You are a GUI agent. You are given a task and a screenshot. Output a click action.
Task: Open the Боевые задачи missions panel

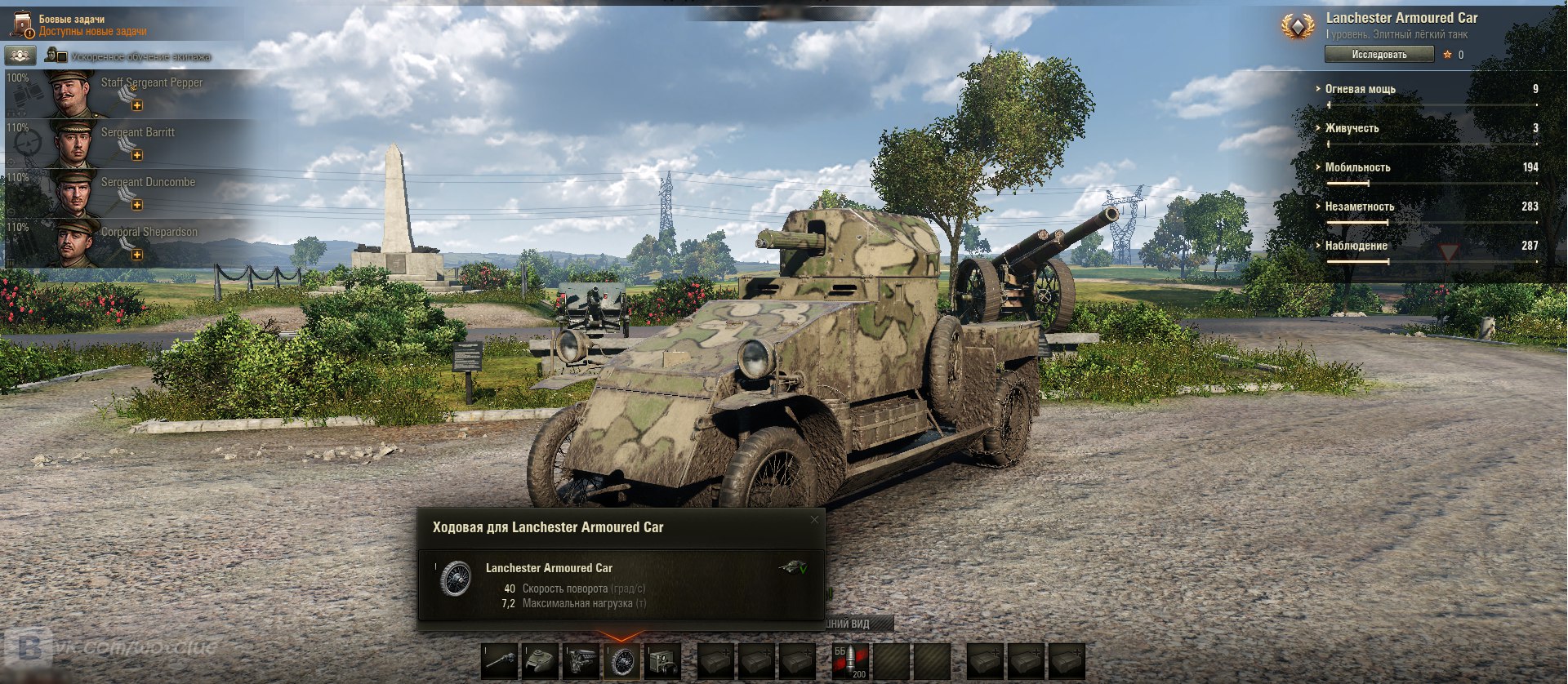(82, 24)
